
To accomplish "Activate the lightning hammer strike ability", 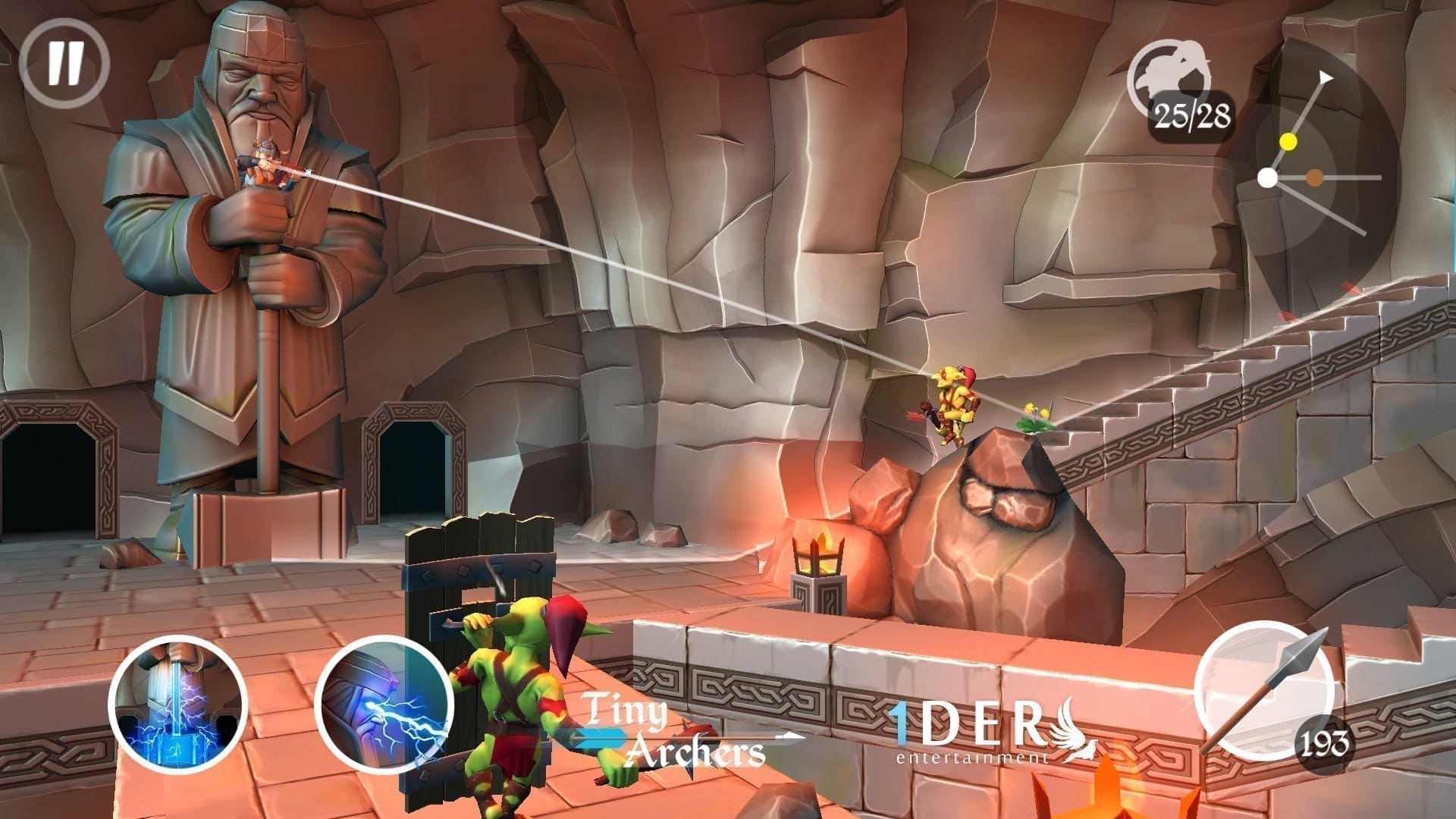I will coord(178,704).
